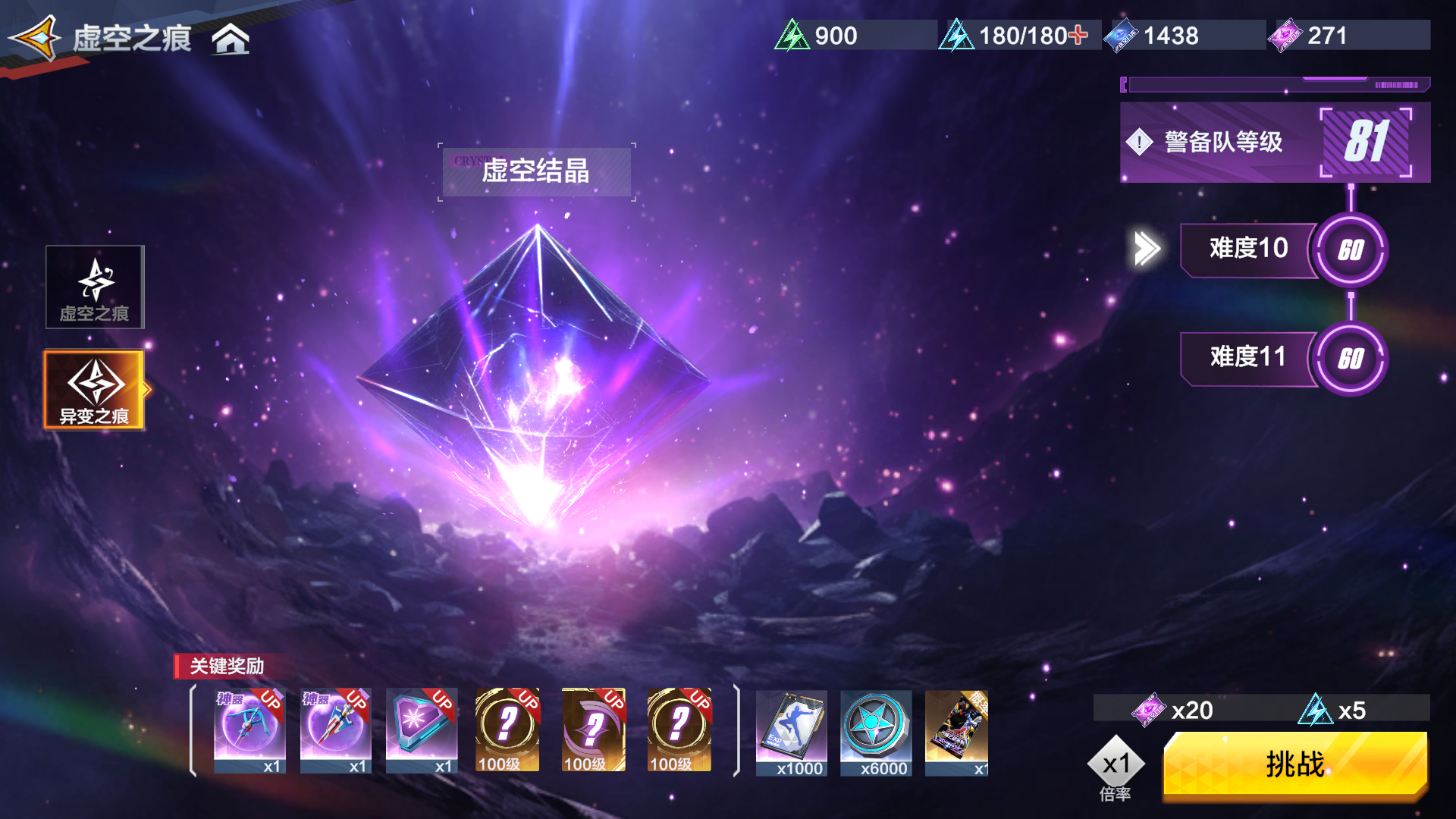
Task: View the hexagonal gem reward
Action: [422, 731]
